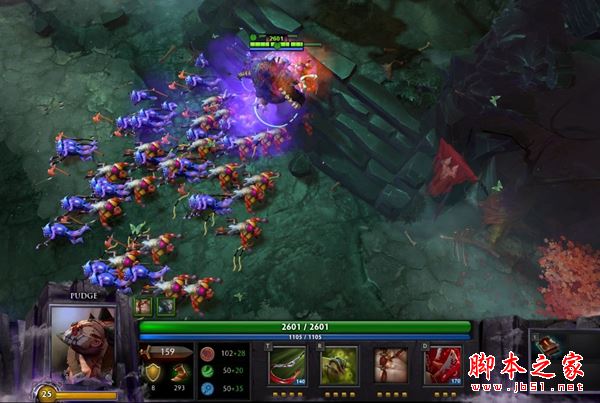Viewport: 600px width, 403px height.
Task: Cast the Dismember ultimate ability
Action: coord(443,366)
